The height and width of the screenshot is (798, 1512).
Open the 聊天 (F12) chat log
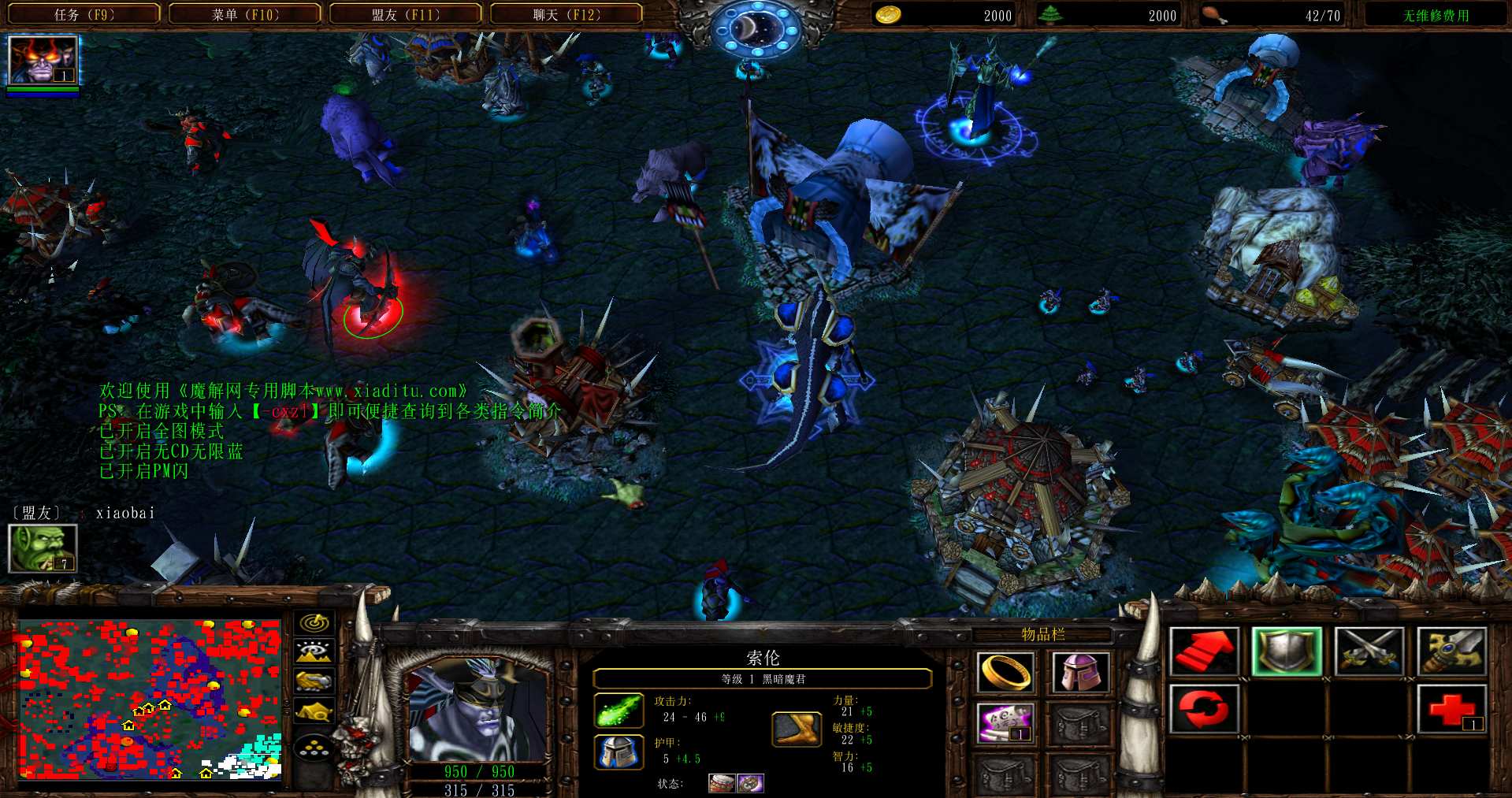(x=567, y=15)
